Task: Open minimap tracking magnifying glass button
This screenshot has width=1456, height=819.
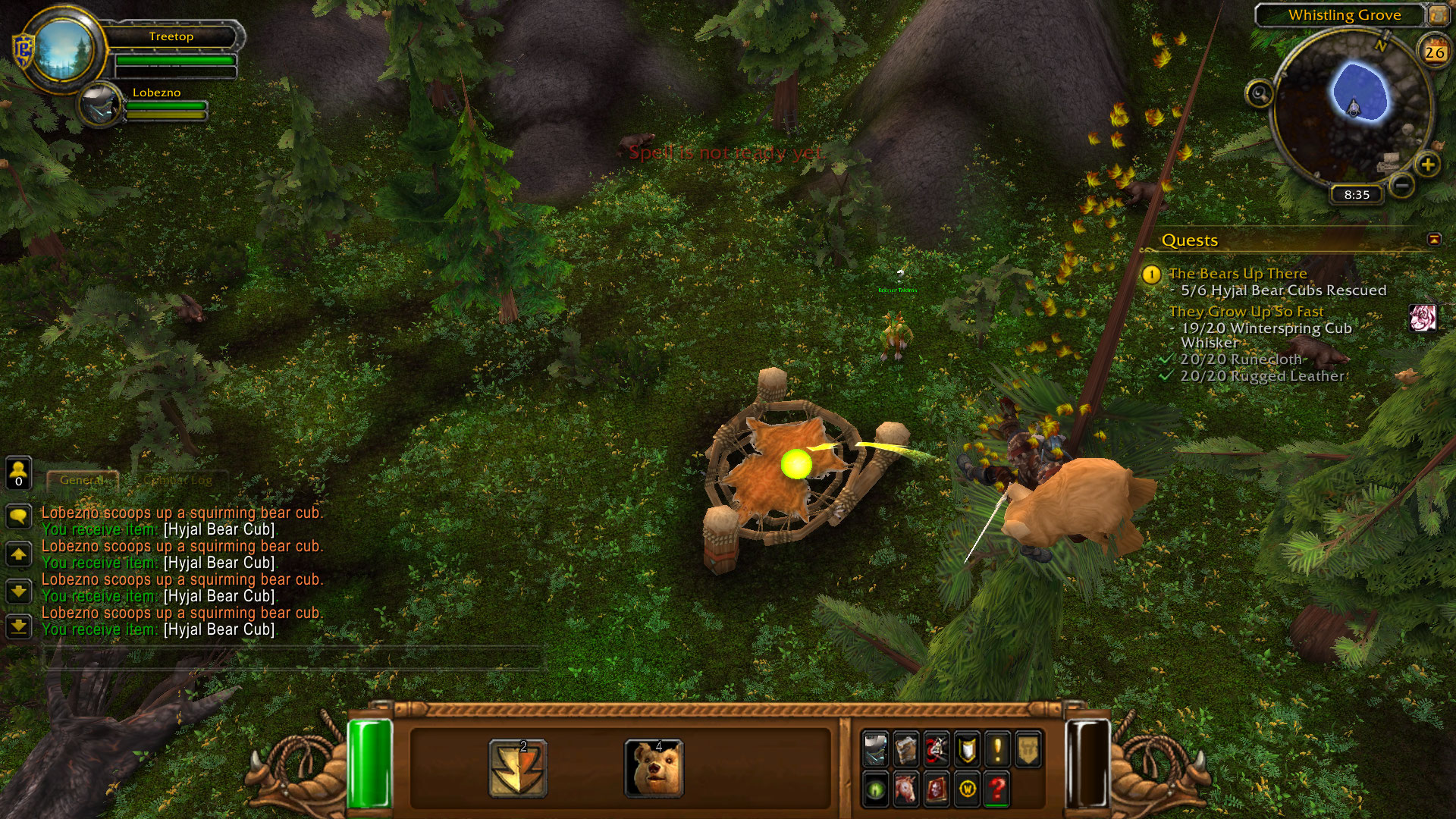Action: click(1260, 94)
